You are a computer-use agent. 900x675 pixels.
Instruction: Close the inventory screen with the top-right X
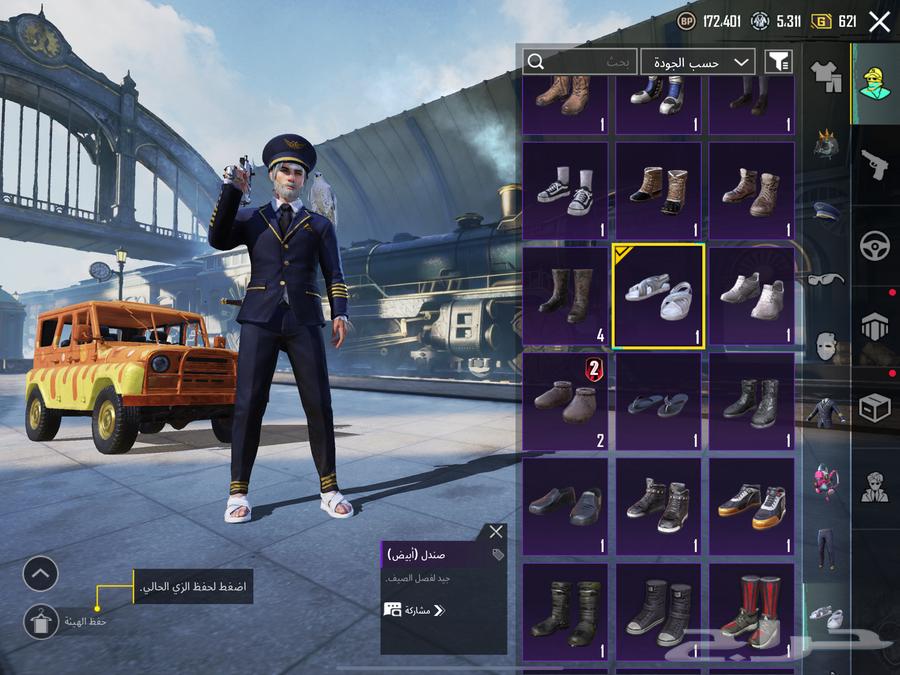879,22
